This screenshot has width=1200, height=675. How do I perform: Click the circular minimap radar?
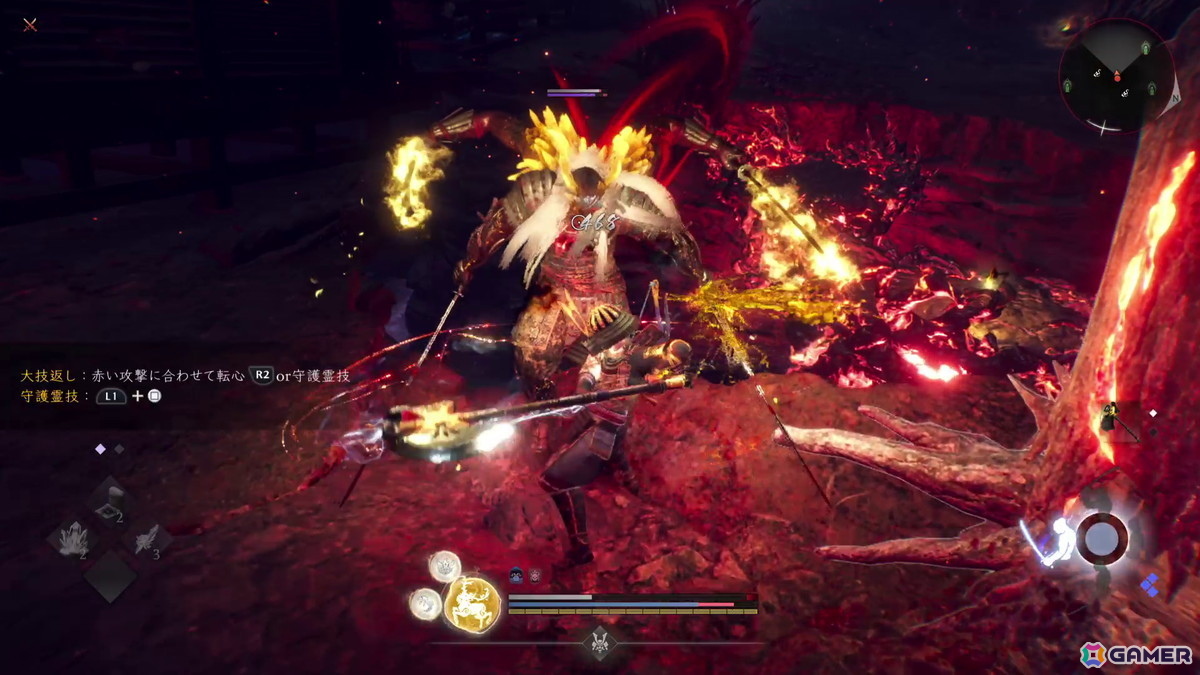pyautogui.click(x=1117, y=76)
